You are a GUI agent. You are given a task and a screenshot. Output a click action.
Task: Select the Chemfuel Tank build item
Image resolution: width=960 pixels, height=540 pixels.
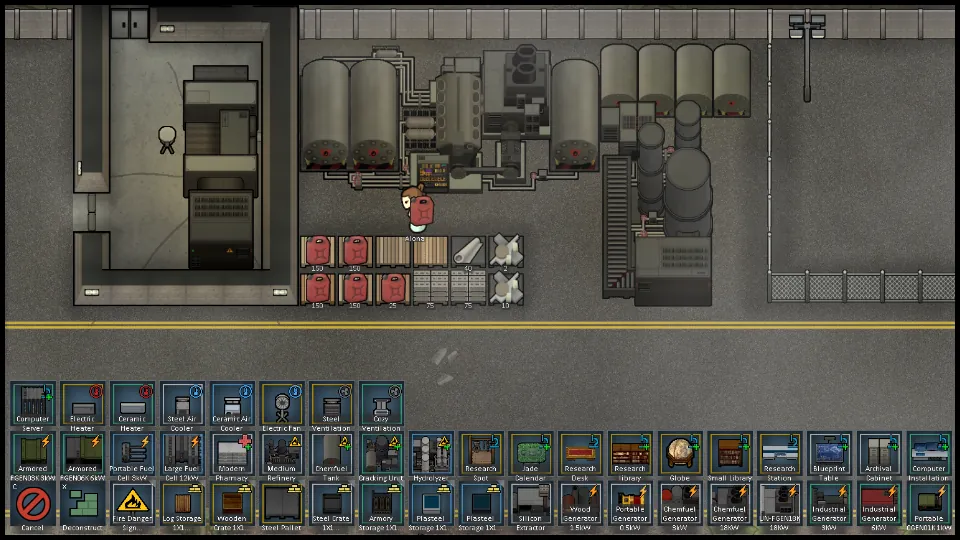[x=332, y=455]
